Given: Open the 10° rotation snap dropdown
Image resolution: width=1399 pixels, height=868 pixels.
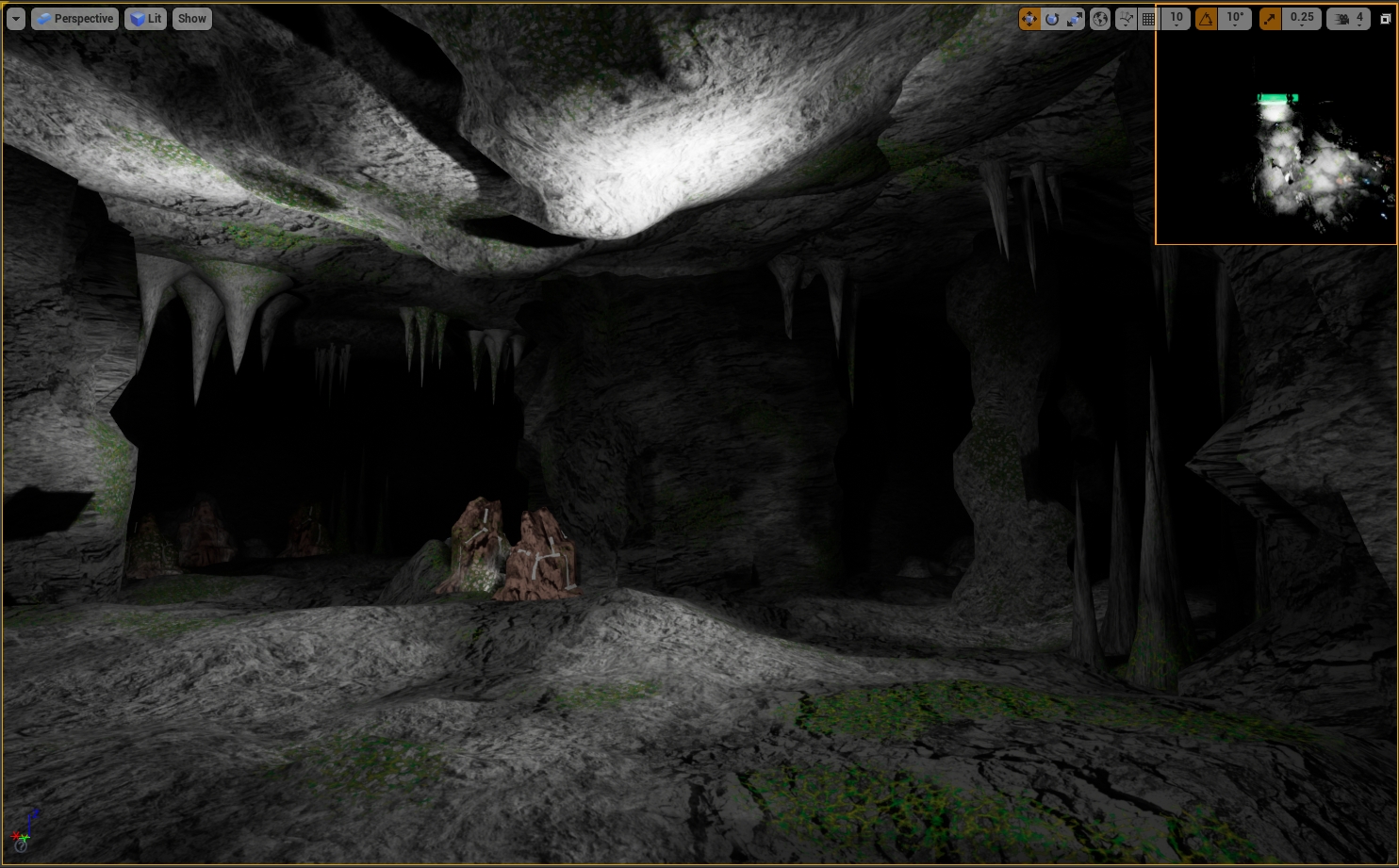Looking at the screenshot, I should [x=1235, y=19].
